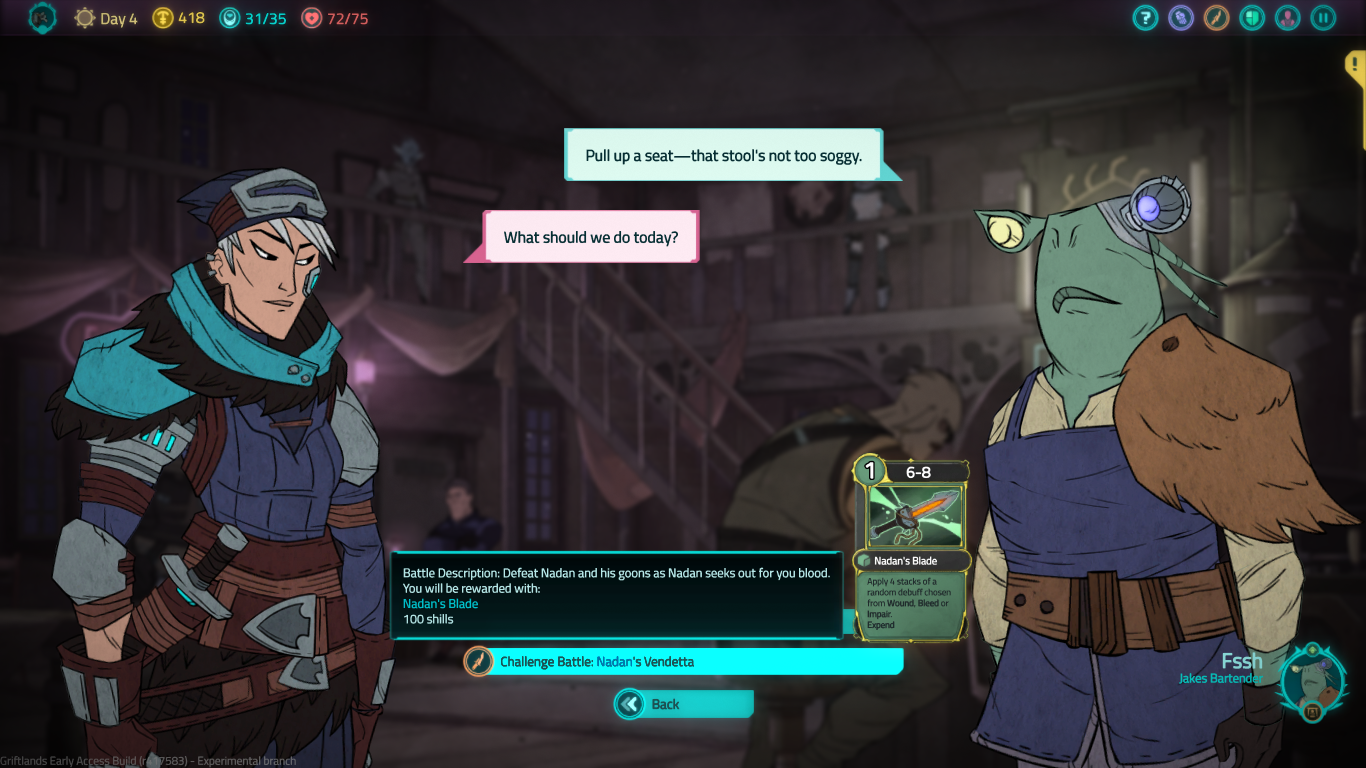
Task: Go back with the Back button
Action: coord(683,704)
